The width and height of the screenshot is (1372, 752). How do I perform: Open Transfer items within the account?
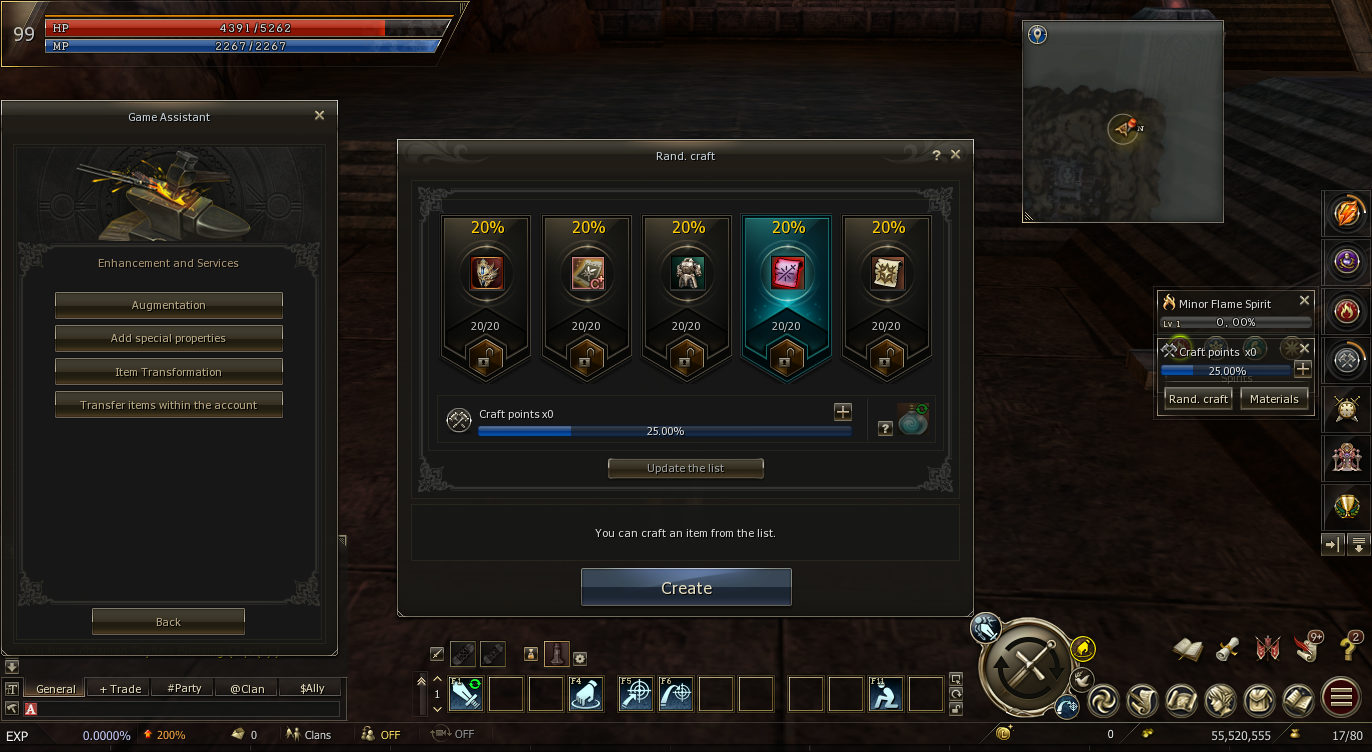(x=168, y=405)
